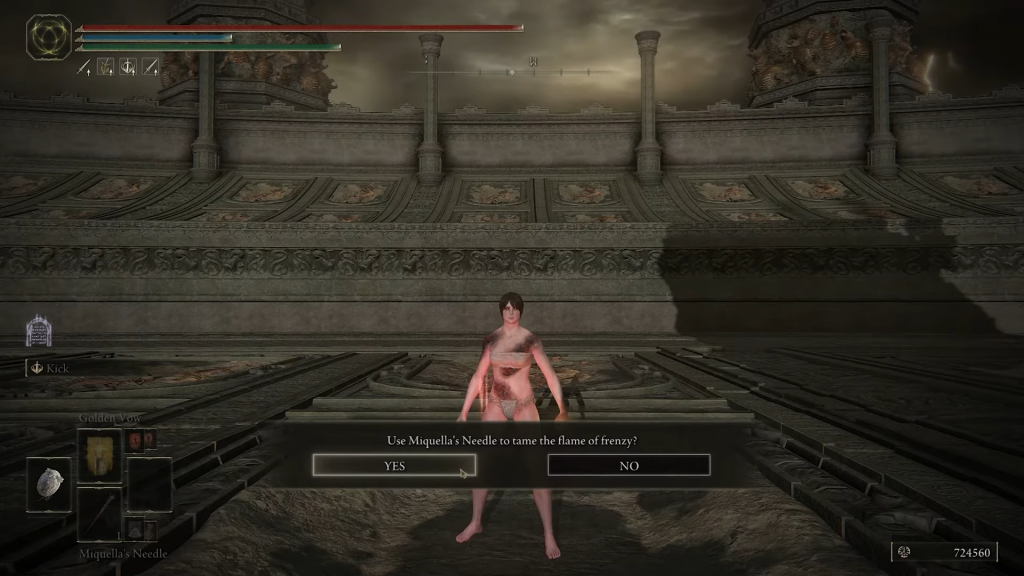Screen dimensions: 1024x576
Task: Click the compass bar at the top
Action: click(512, 71)
